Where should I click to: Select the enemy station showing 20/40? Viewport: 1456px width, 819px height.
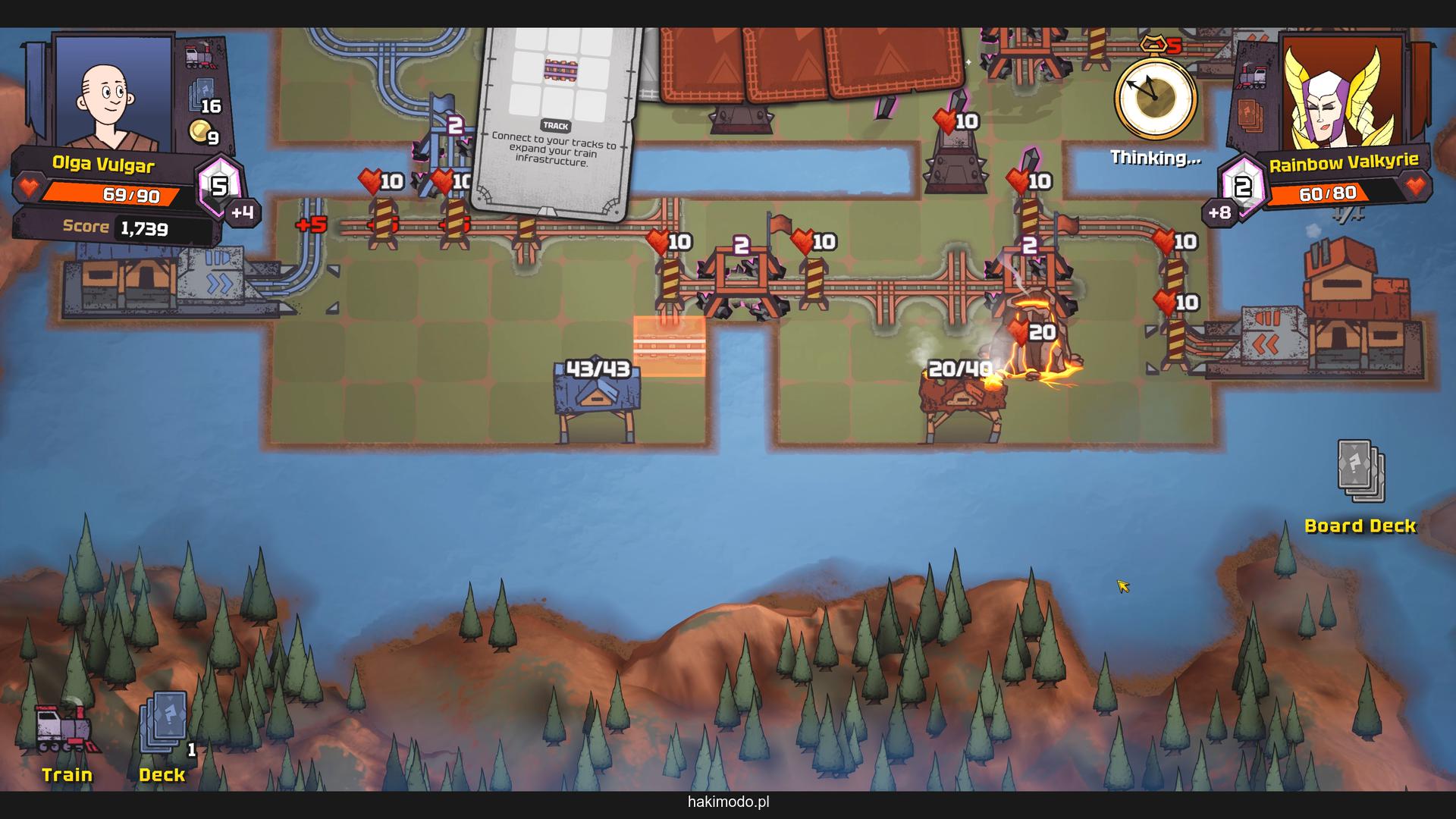pyautogui.click(x=959, y=398)
